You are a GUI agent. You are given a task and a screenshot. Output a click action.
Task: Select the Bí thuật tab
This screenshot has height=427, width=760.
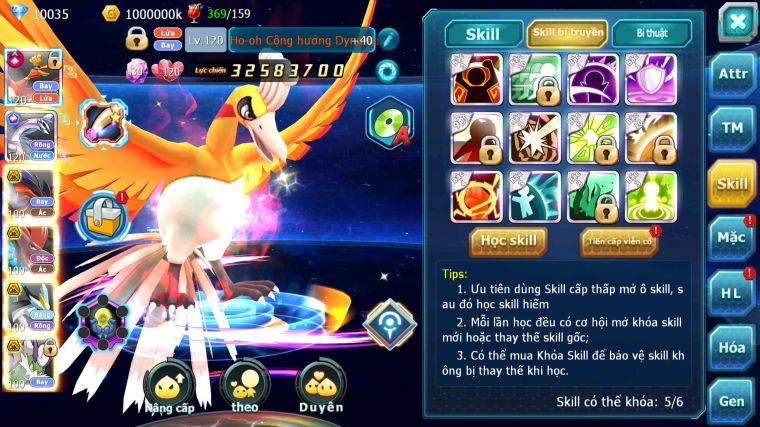pos(650,33)
